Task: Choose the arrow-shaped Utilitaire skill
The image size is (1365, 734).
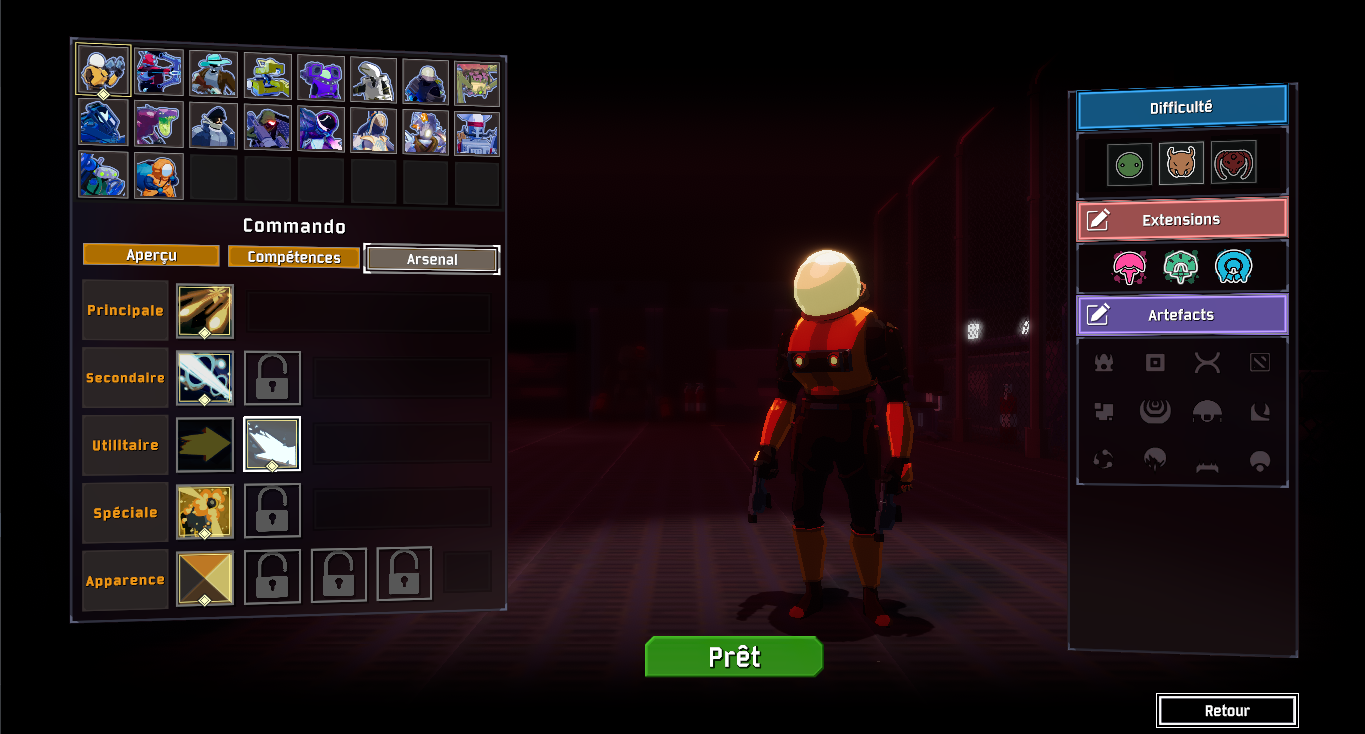Action: point(205,445)
